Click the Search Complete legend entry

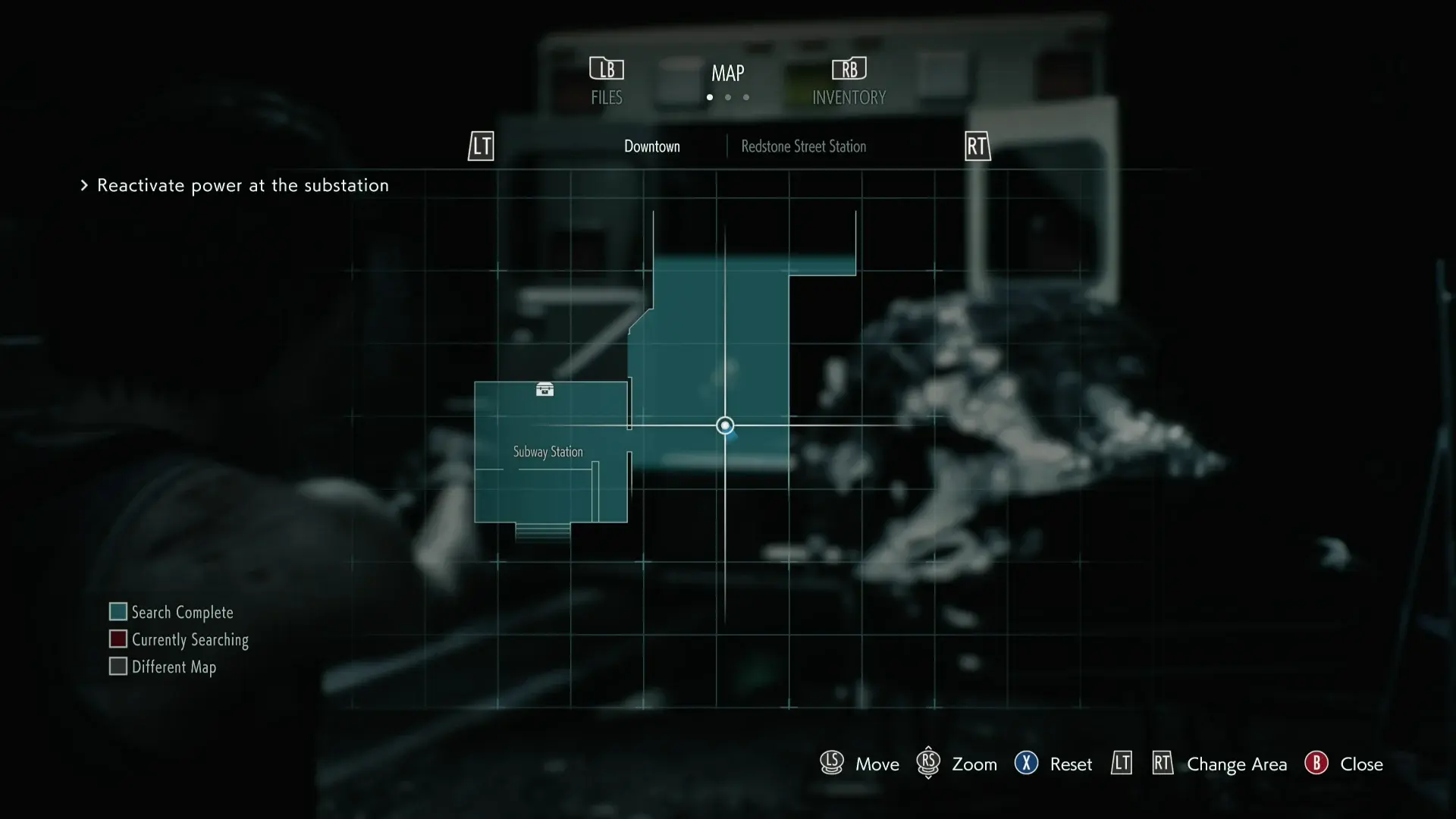(x=171, y=612)
